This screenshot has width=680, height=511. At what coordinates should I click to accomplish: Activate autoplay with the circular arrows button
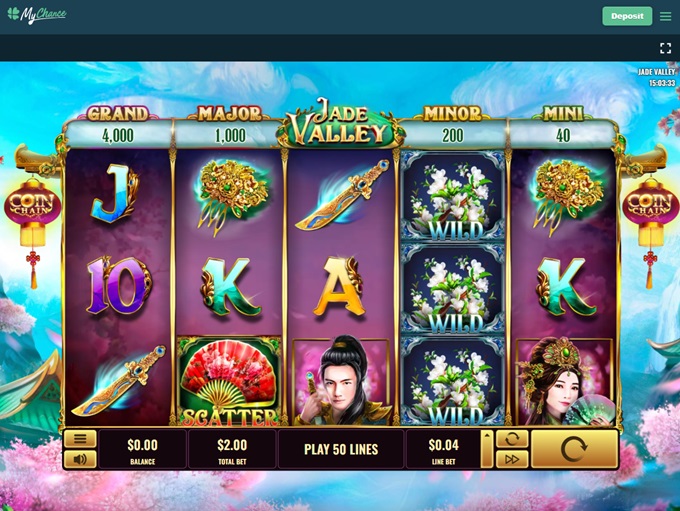point(511,439)
